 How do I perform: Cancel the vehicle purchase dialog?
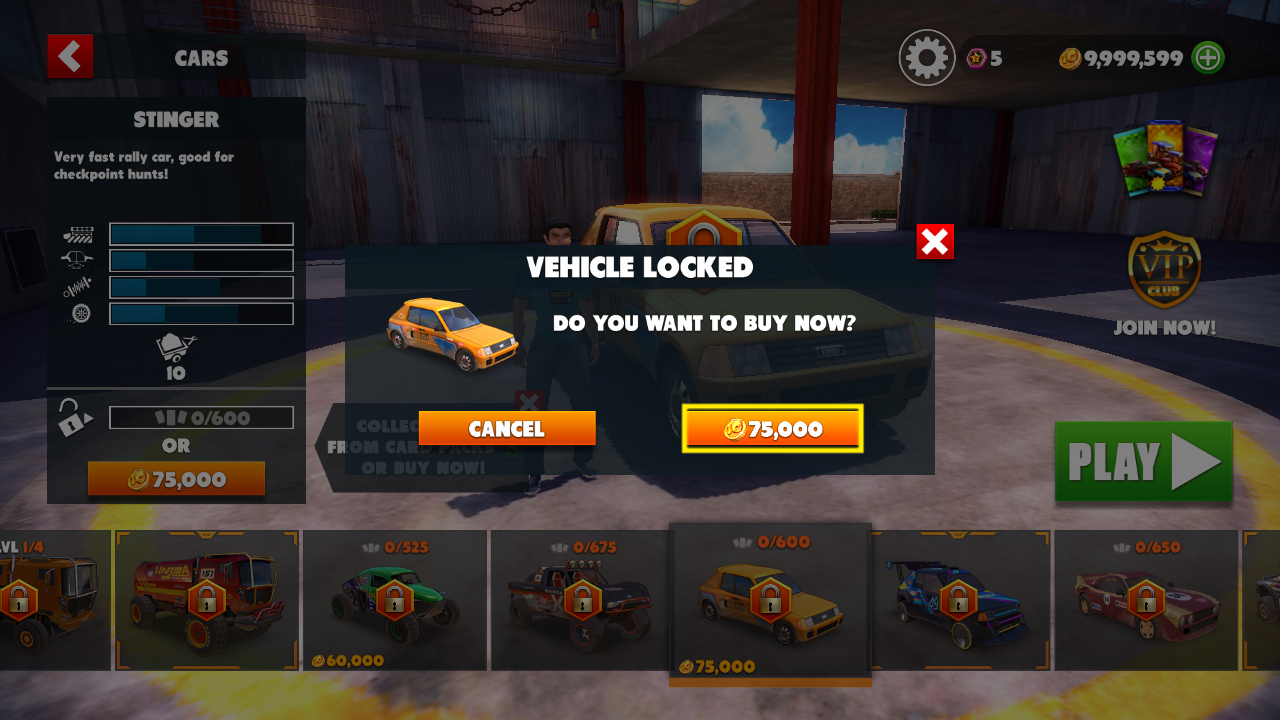507,429
